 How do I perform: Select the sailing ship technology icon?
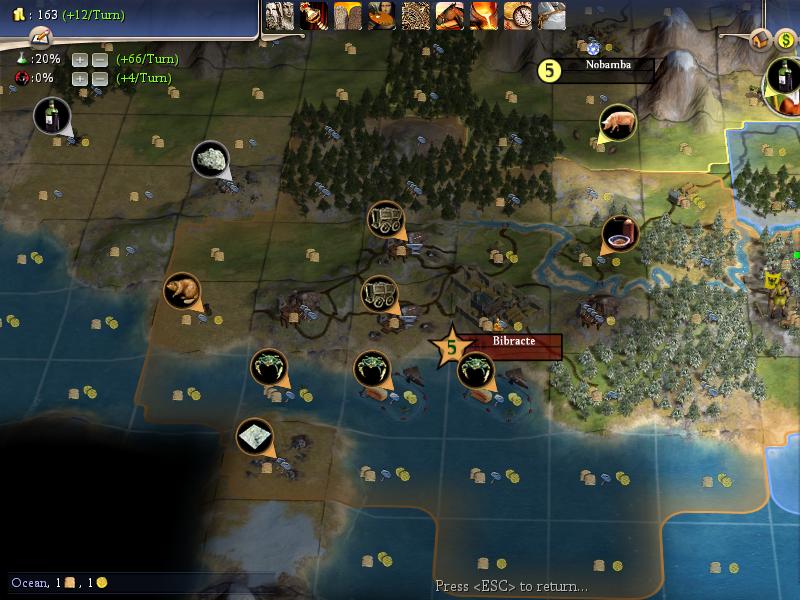click(551, 15)
